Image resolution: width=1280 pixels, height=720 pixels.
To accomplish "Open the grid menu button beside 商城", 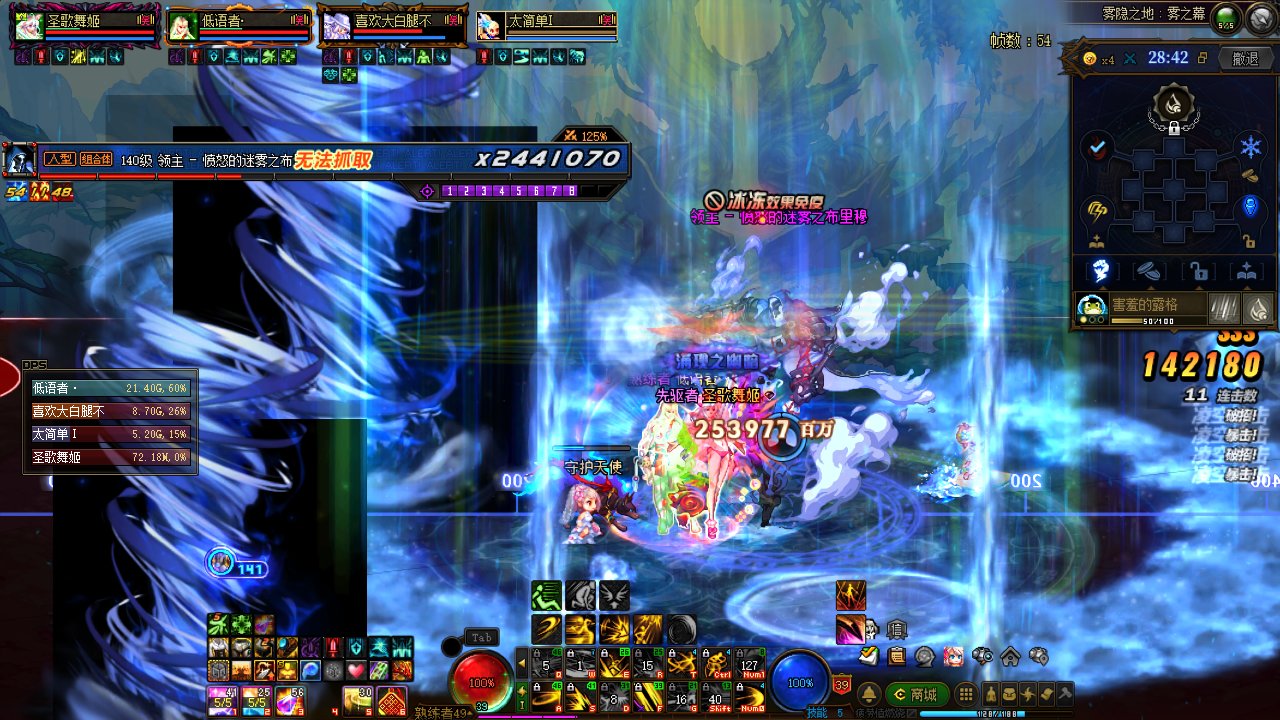I will click(966, 694).
